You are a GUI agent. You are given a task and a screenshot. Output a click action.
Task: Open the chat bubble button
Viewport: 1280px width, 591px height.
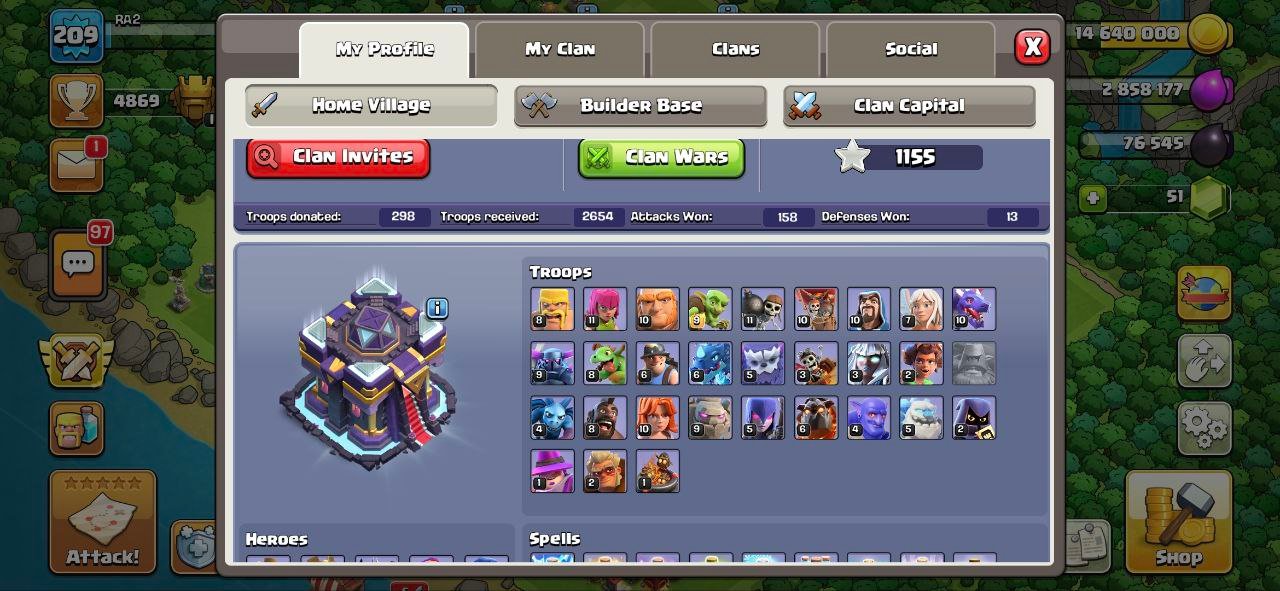point(77,264)
